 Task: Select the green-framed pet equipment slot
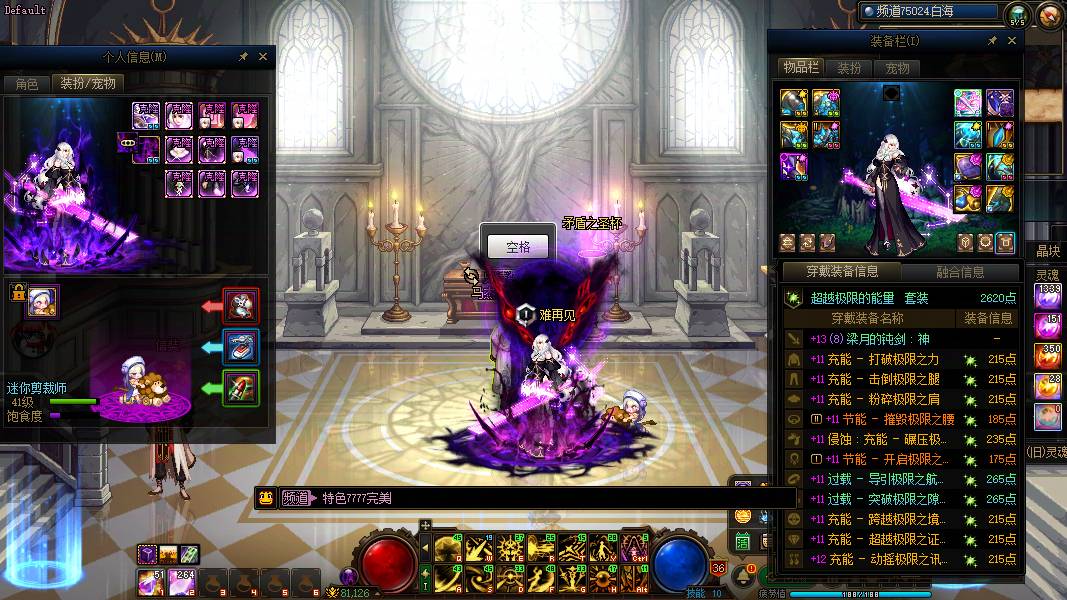click(x=241, y=388)
